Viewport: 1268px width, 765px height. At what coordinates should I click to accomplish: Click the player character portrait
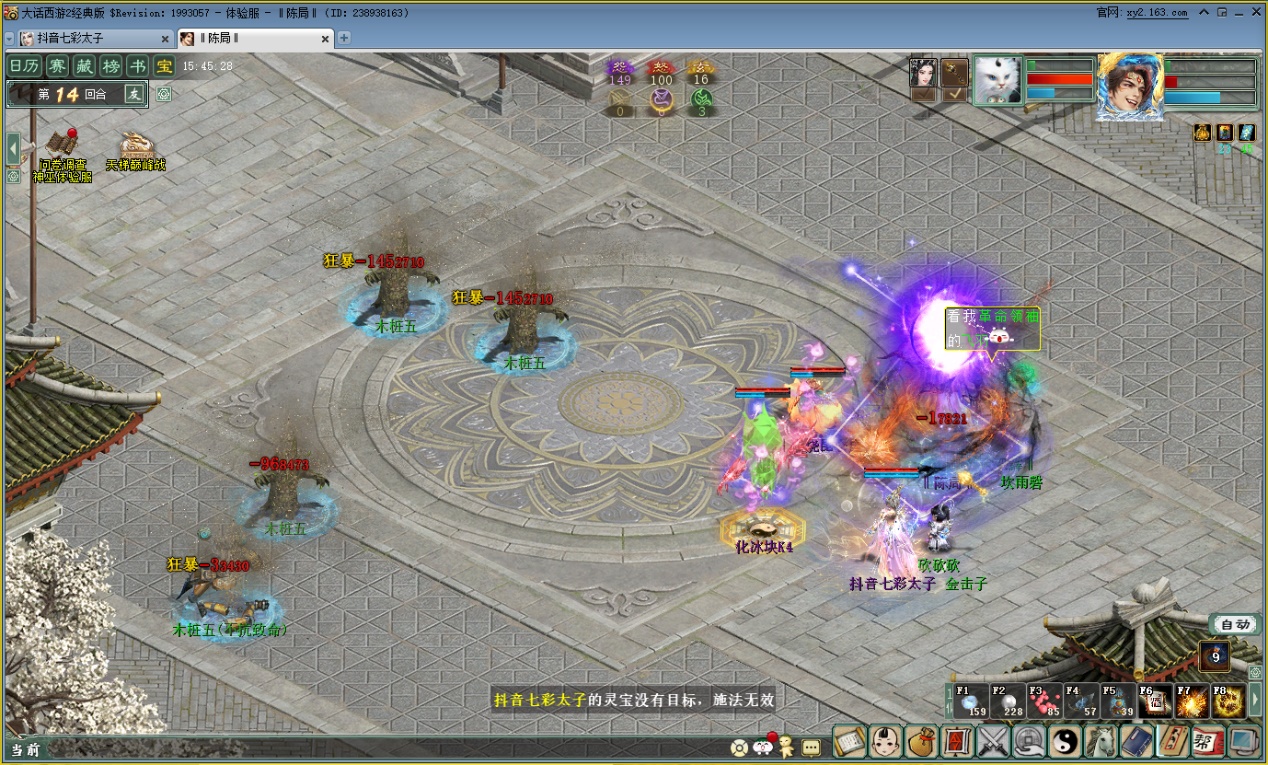pyautogui.click(x=1129, y=85)
